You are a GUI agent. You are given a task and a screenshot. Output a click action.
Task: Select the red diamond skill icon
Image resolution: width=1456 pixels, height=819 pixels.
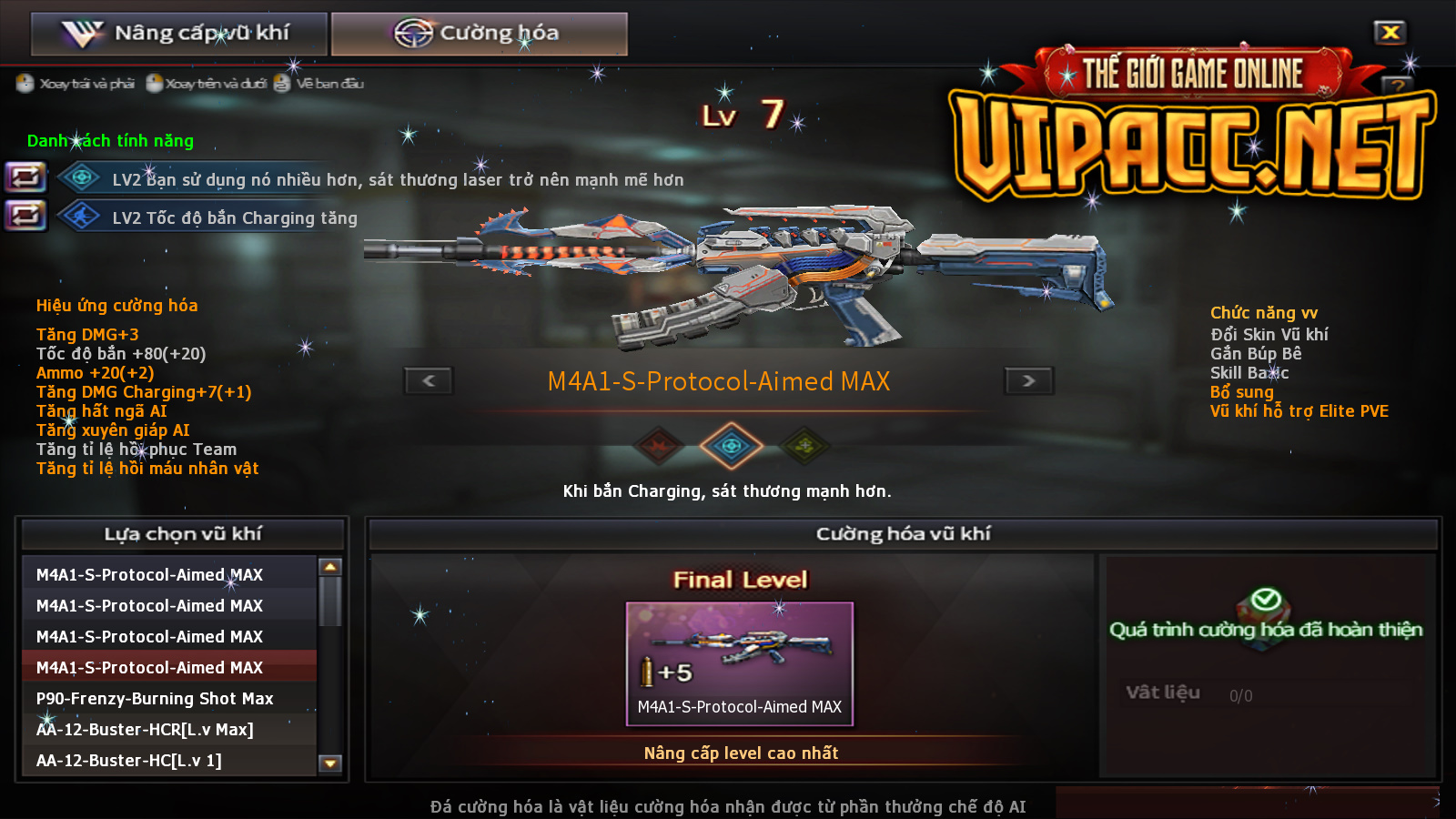(x=659, y=446)
